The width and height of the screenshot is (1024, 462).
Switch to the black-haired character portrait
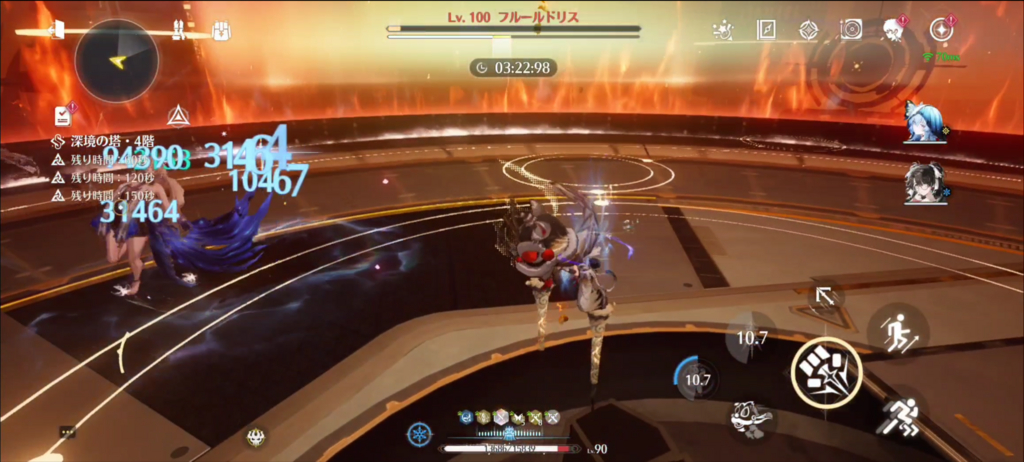click(921, 184)
